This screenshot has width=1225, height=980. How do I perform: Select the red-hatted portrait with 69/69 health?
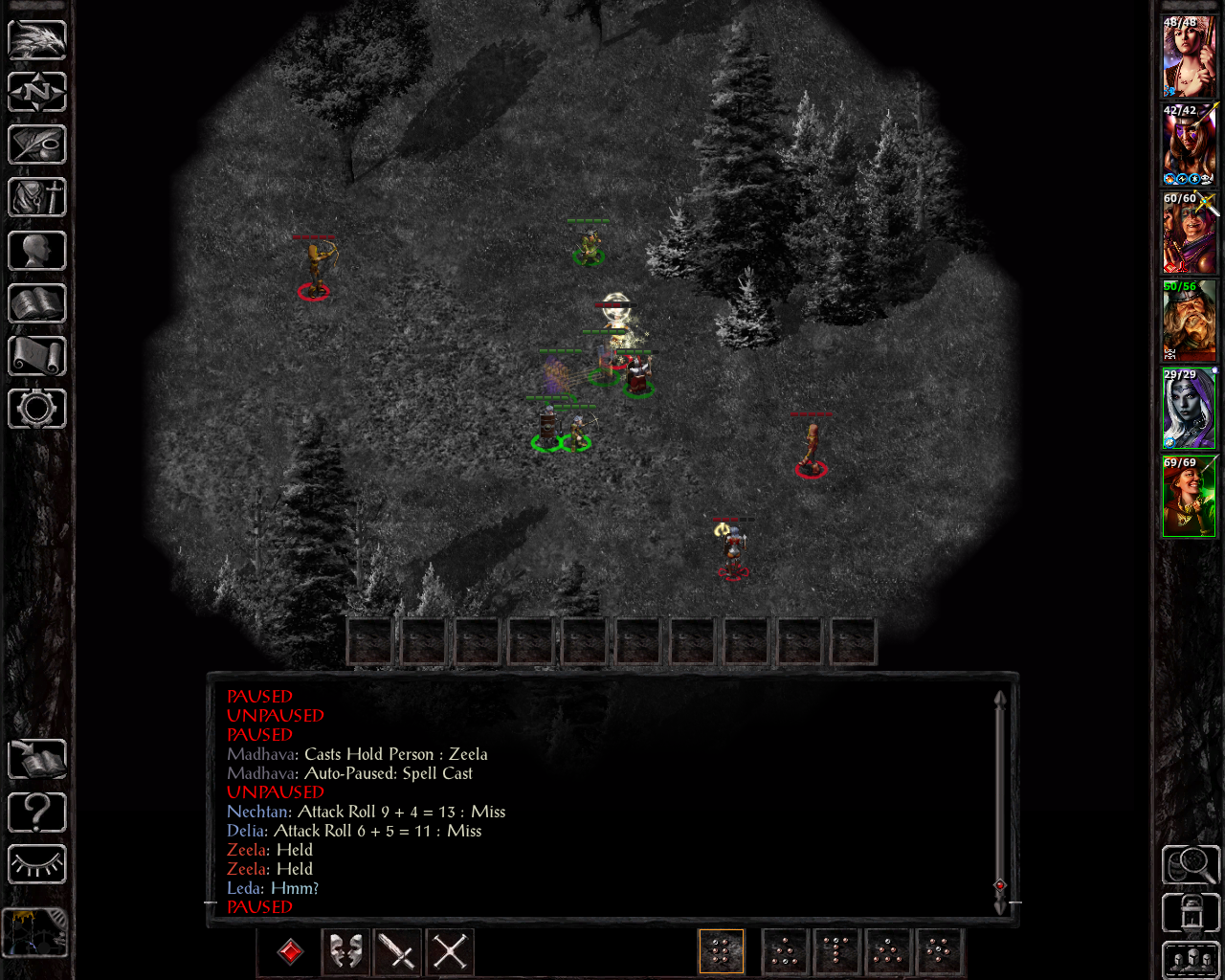1189,497
